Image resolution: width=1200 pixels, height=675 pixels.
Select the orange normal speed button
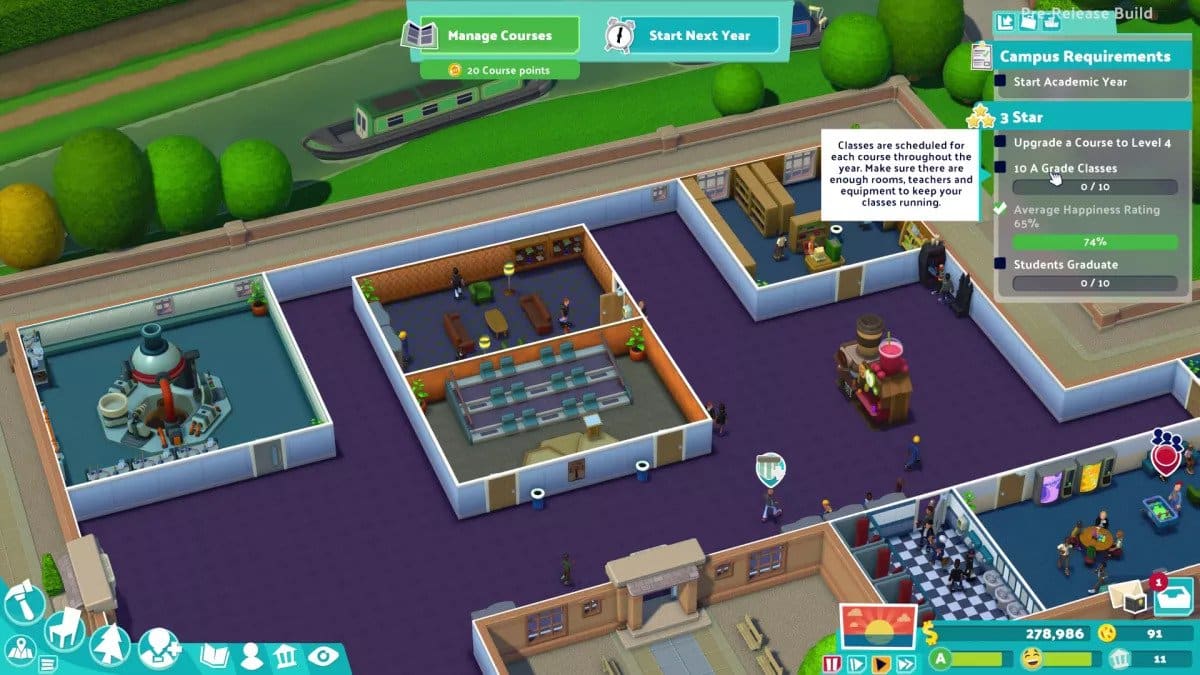(x=882, y=663)
